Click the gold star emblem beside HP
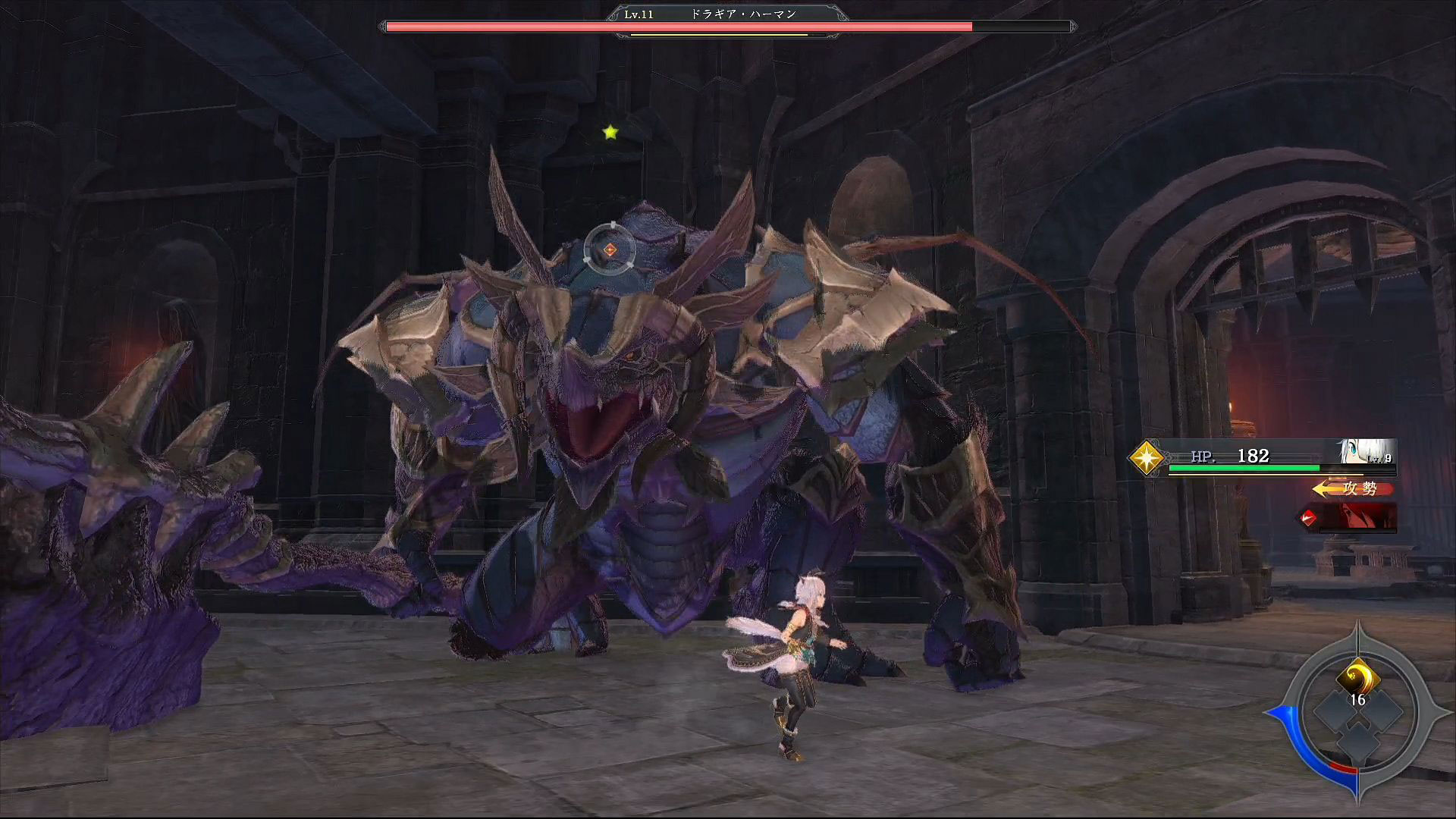This screenshot has height=819, width=1456. click(1146, 458)
